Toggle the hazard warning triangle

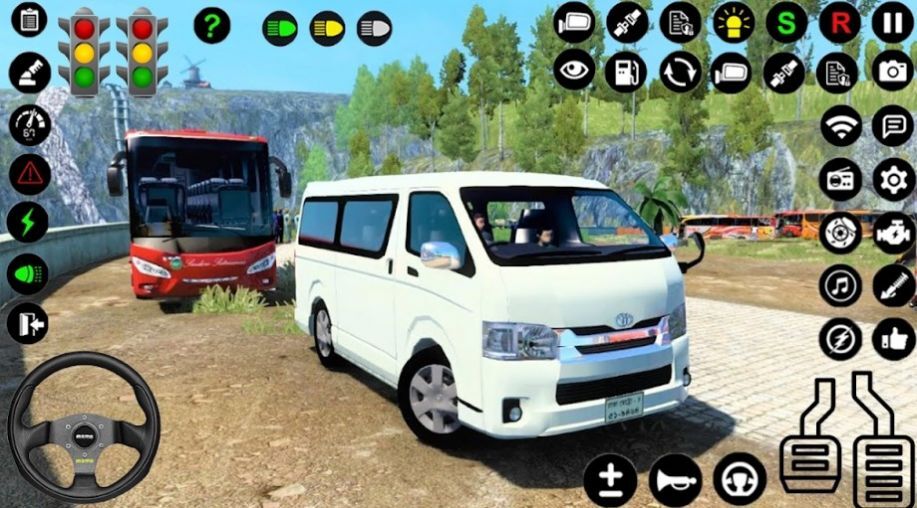[30, 174]
